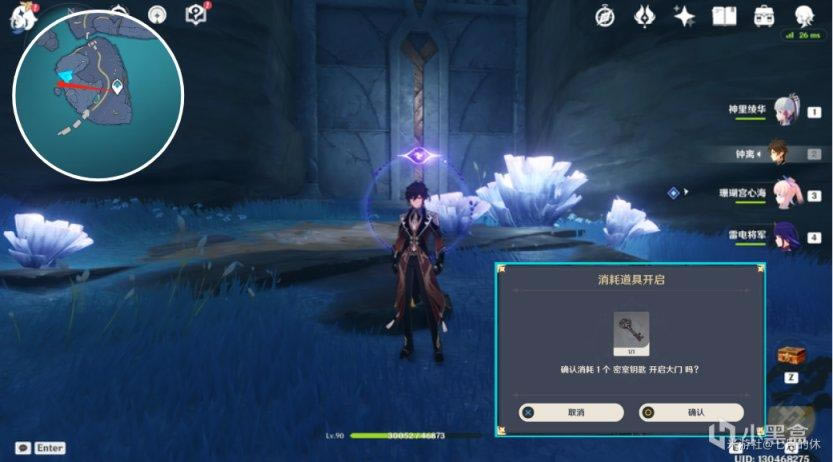Screen dimensions: 833x462
Task: Cancel the dialog with 取消
Action: tap(572, 412)
